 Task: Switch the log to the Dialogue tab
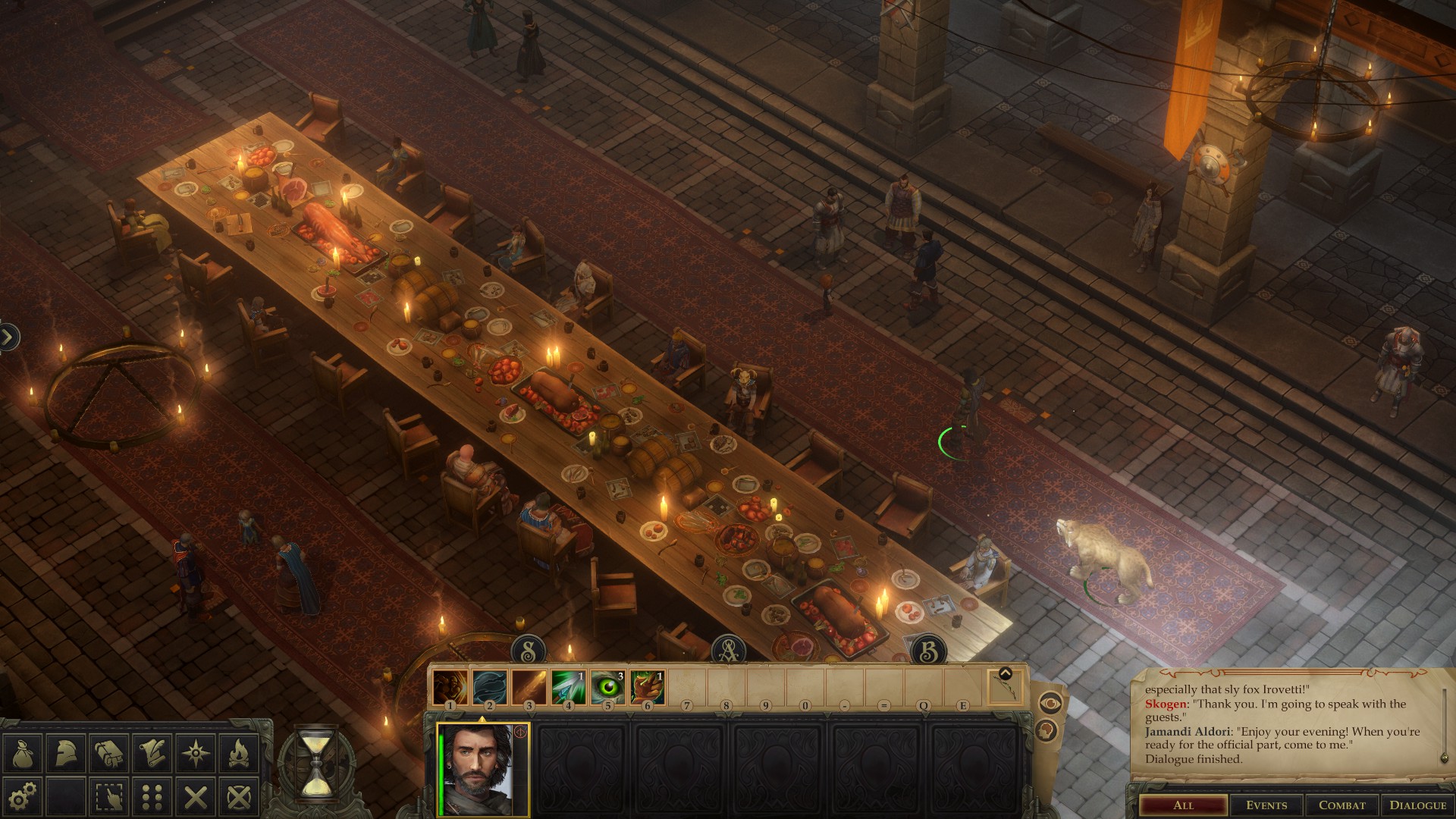pos(1417,805)
